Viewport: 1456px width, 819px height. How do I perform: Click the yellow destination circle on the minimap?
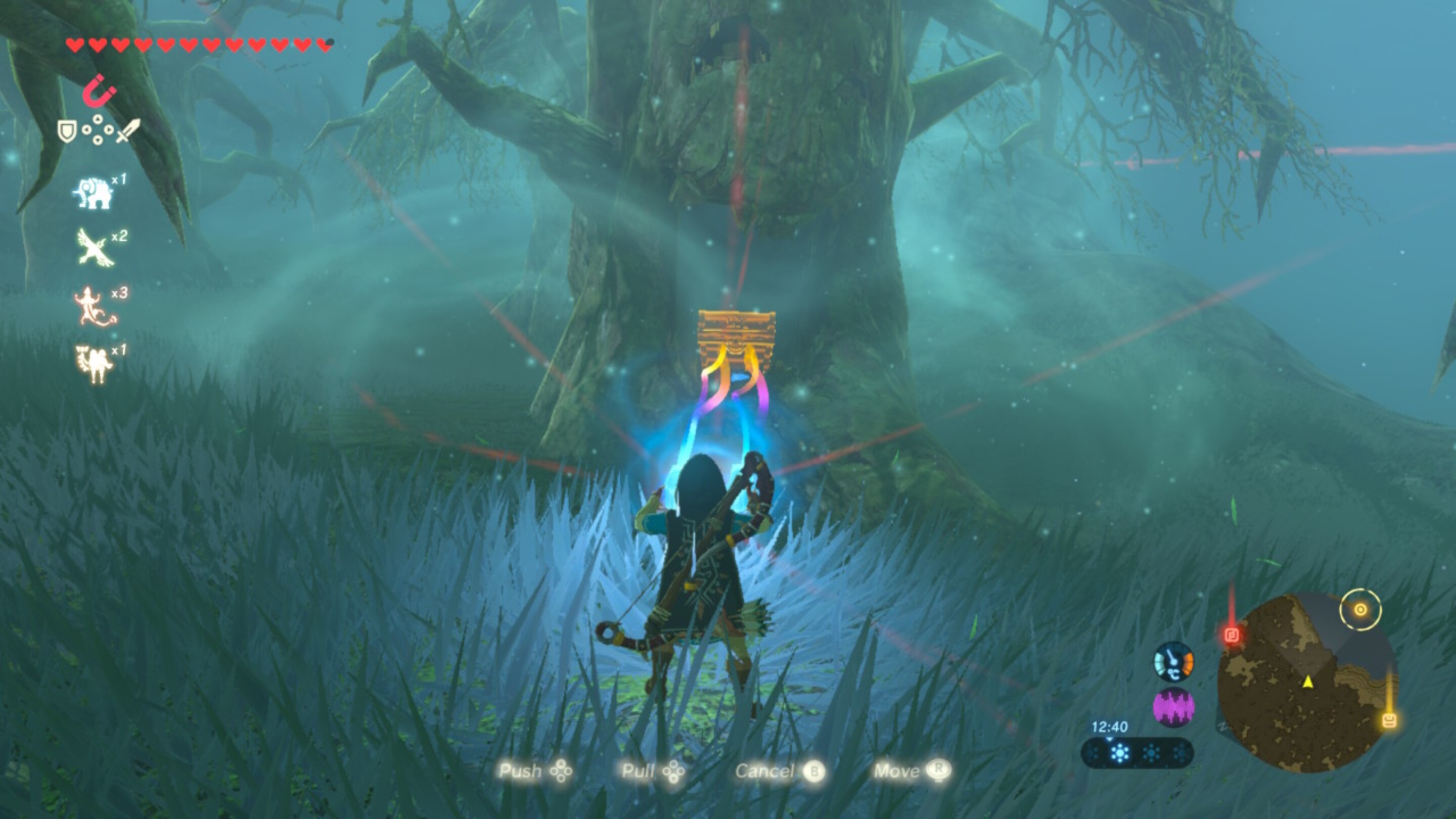(1361, 609)
